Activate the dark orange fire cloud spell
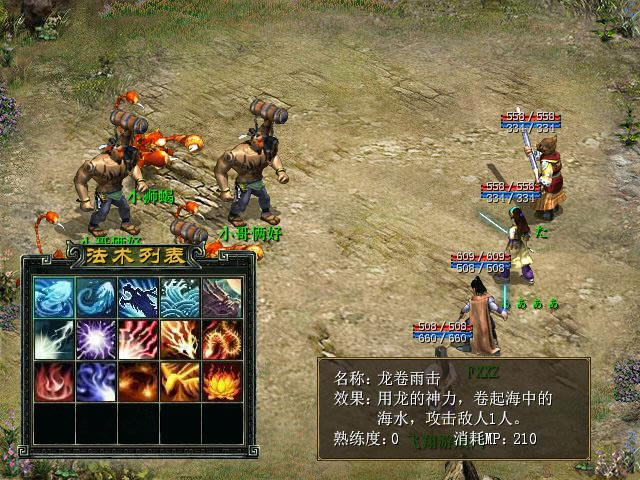Screen dimensions: 640x480 (x=136, y=381)
